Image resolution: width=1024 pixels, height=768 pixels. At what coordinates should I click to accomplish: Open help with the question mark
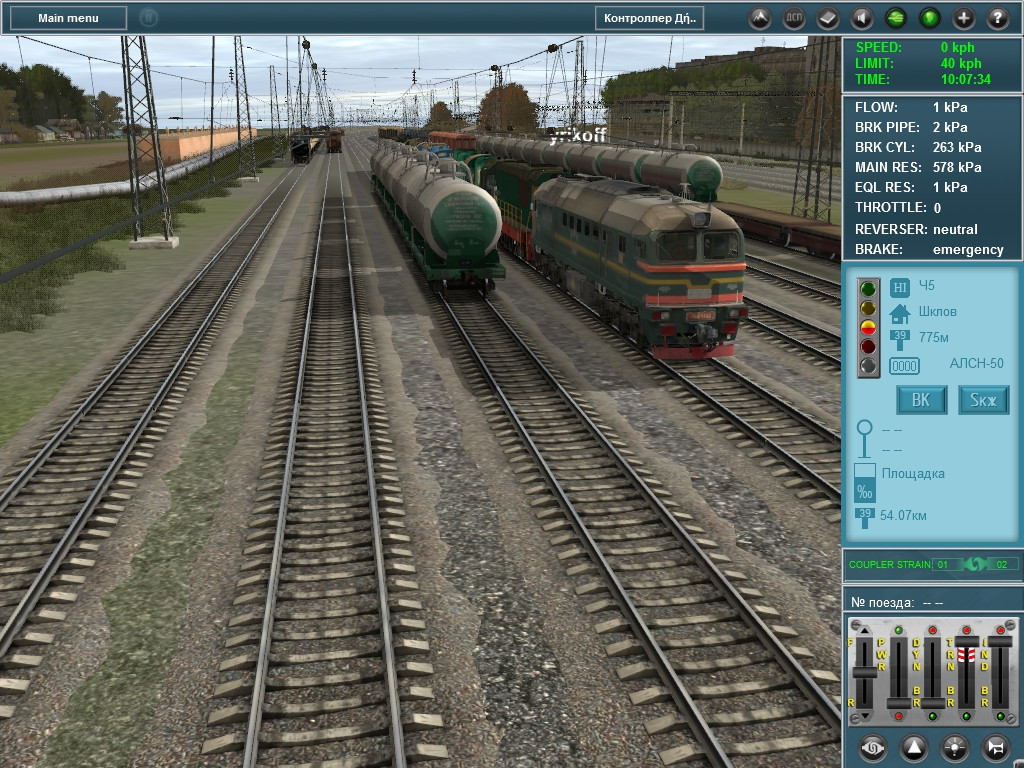pyautogui.click(x=998, y=18)
